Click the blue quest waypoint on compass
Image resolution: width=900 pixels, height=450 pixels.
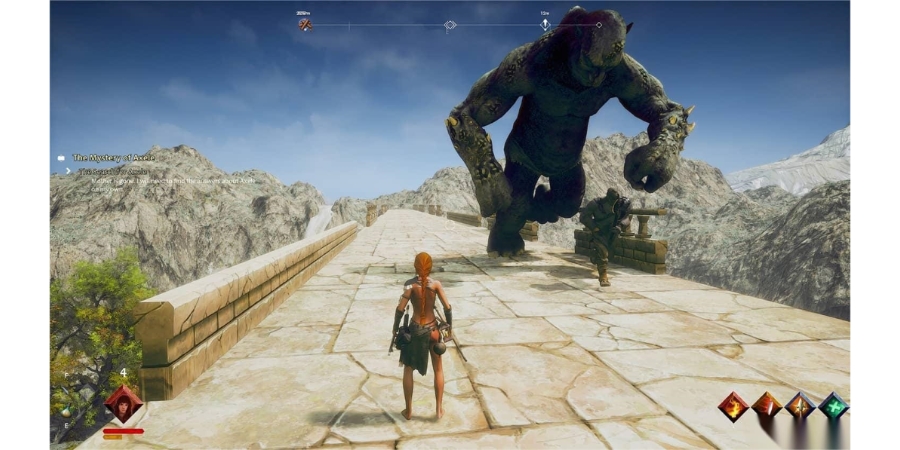(x=545, y=24)
